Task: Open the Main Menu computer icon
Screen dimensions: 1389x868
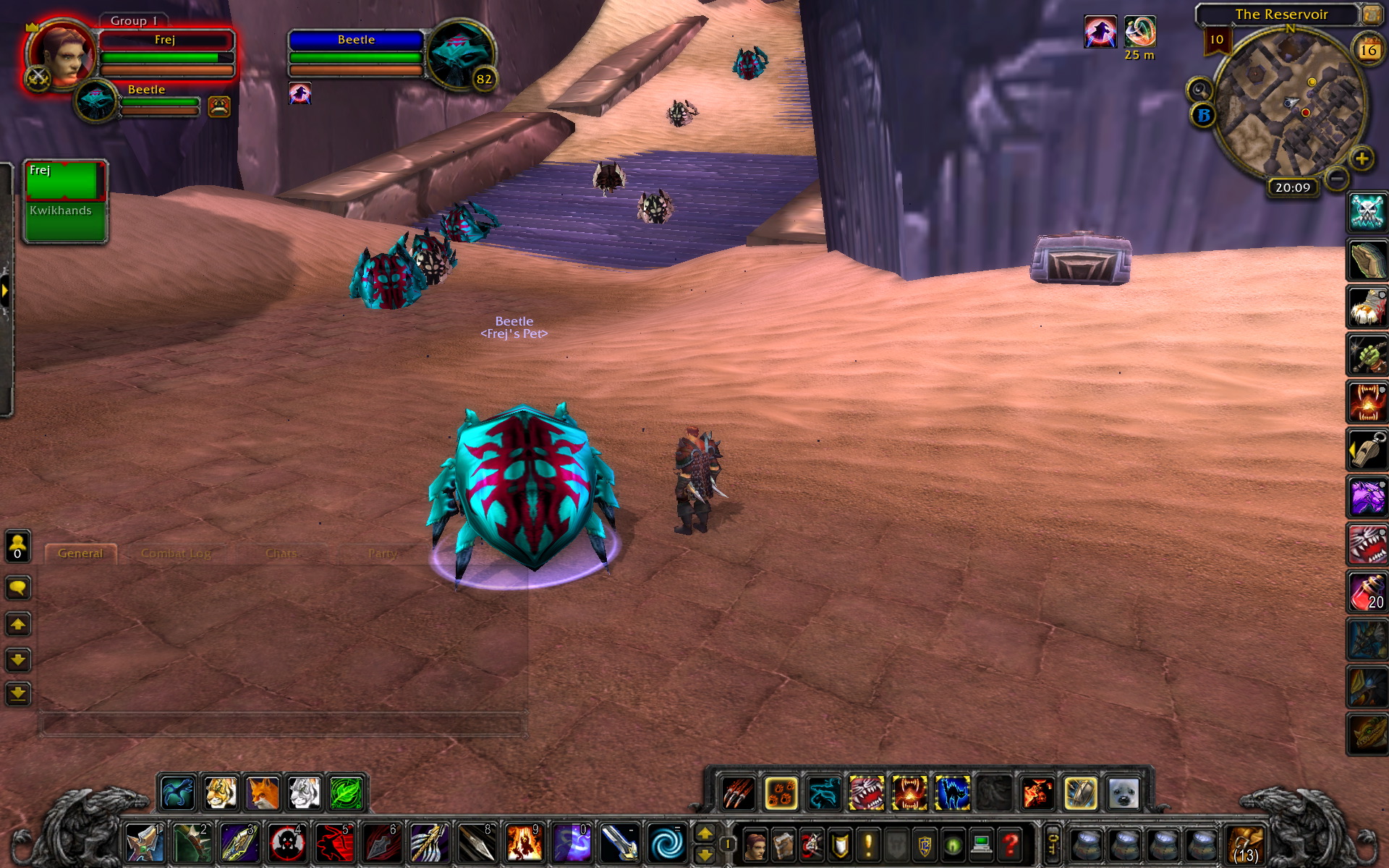Action: click(x=981, y=845)
